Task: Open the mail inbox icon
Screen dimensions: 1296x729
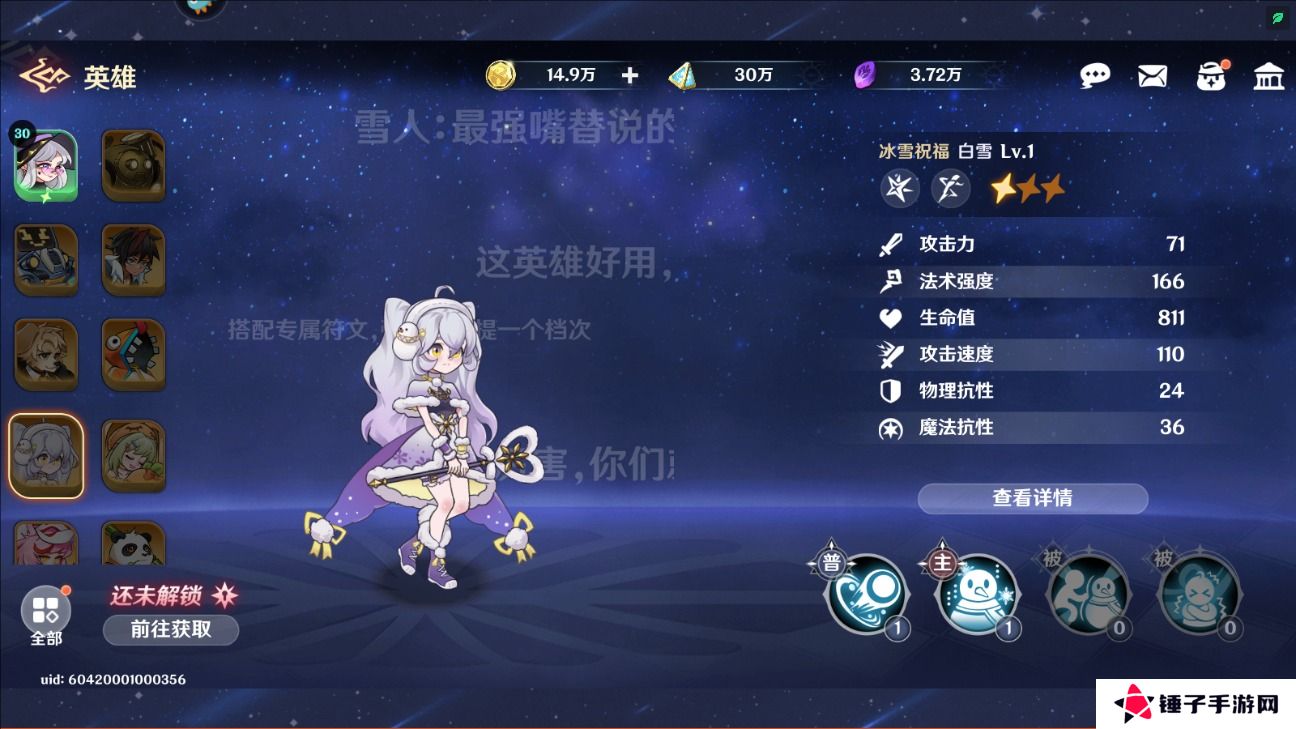Action: pos(1152,75)
